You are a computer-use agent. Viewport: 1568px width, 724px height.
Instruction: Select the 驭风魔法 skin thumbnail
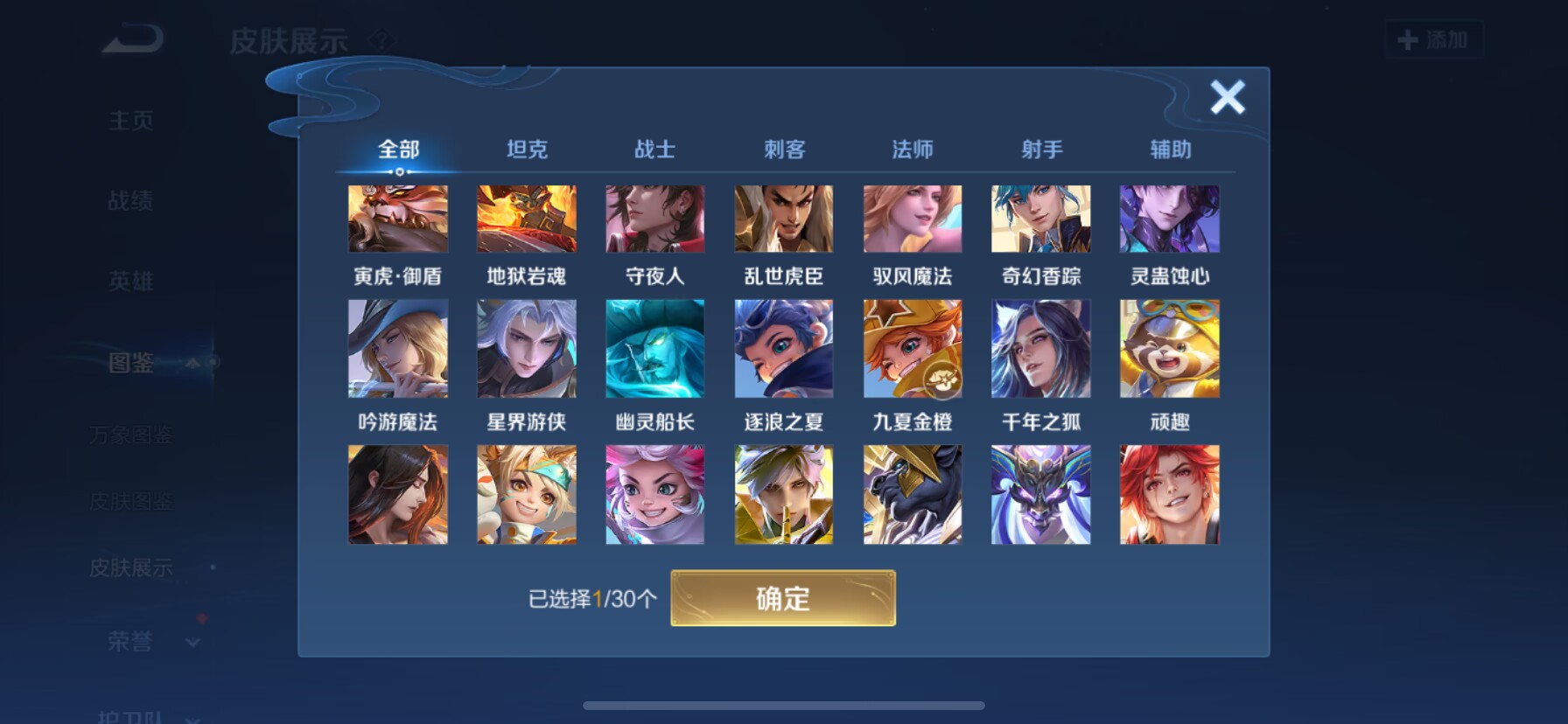[912, 218]
